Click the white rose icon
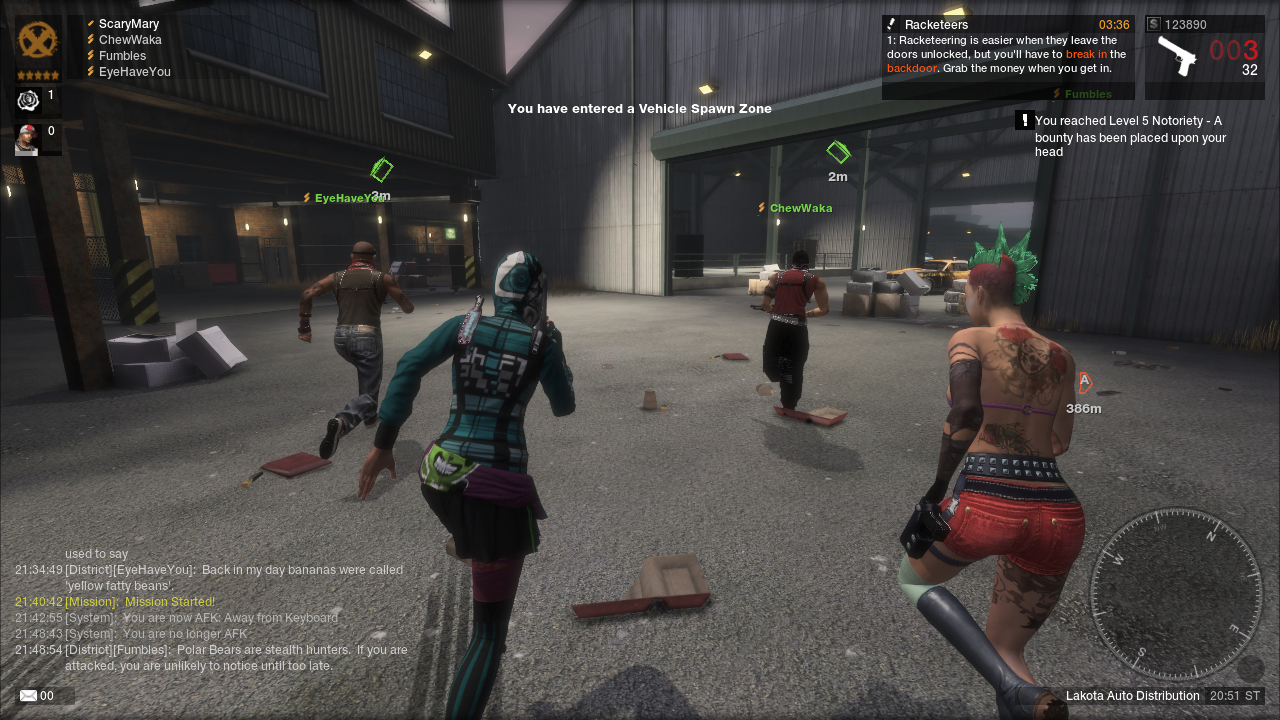The height and width of the screenshot is (720, 1280). coord(28,101)
